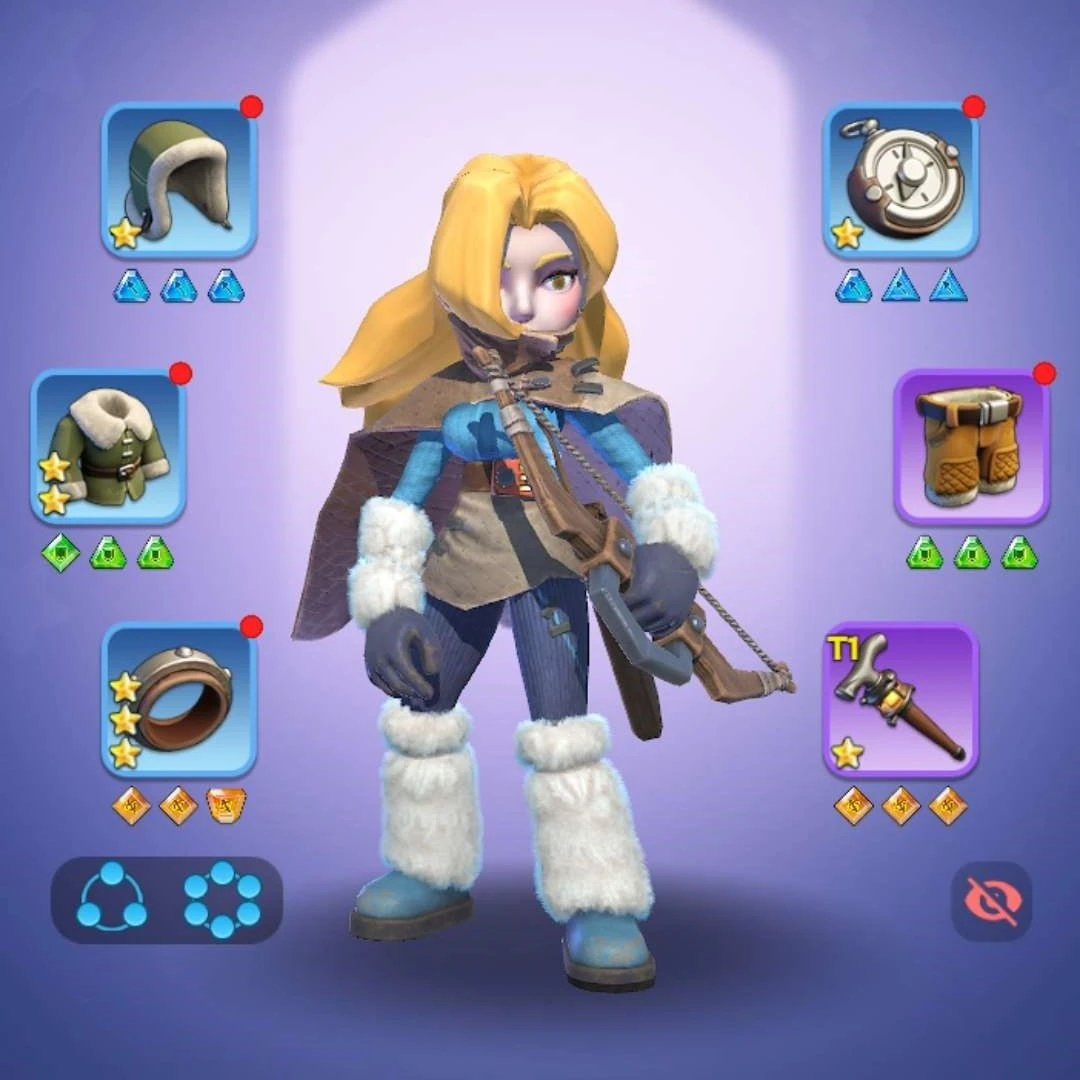Select the fur-lined helmet equipment slot
The width and height of the screenshot is (1080, 1080).
coord(179,180)
